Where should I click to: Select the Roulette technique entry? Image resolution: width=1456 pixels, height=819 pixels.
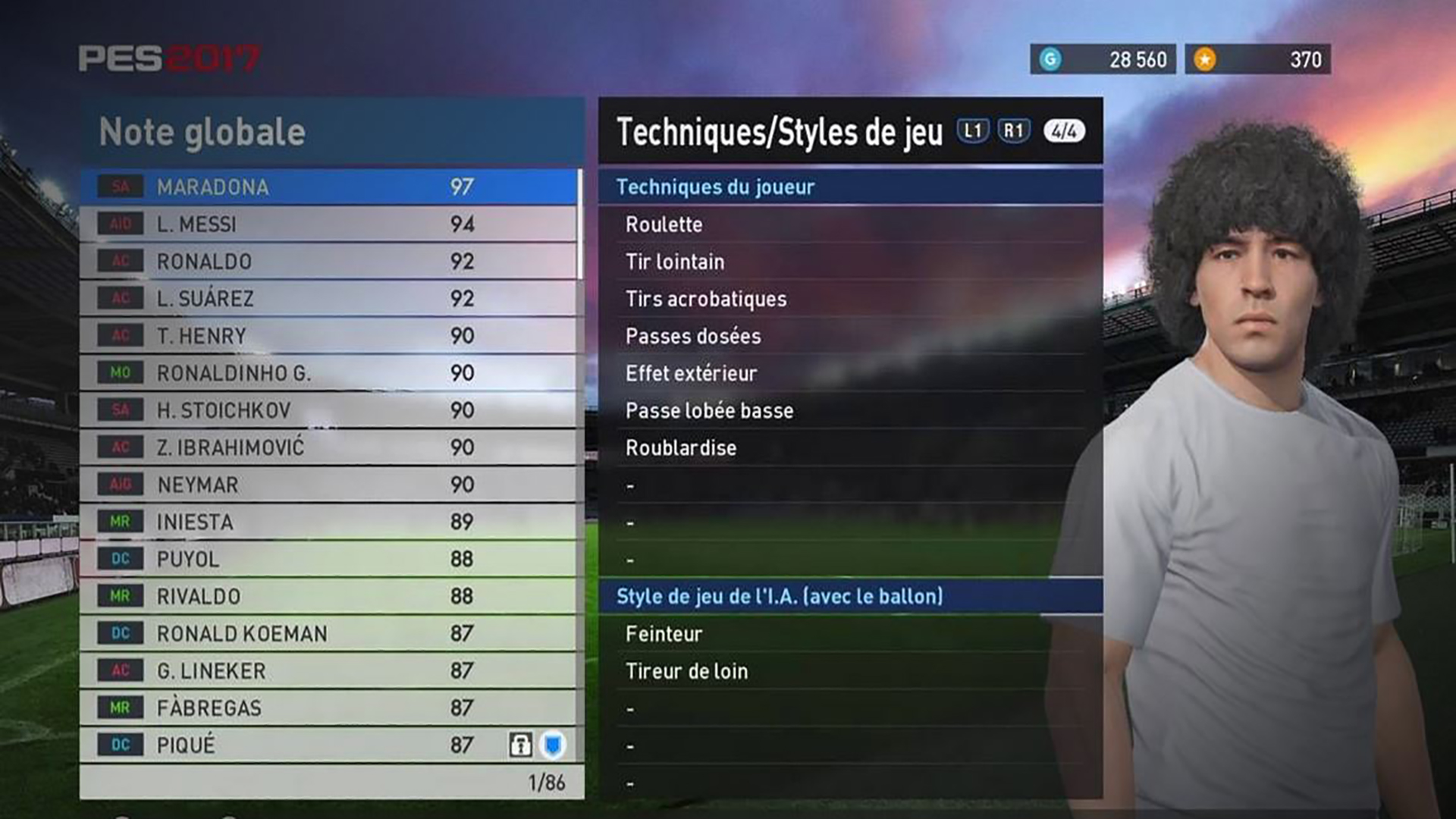664,224
